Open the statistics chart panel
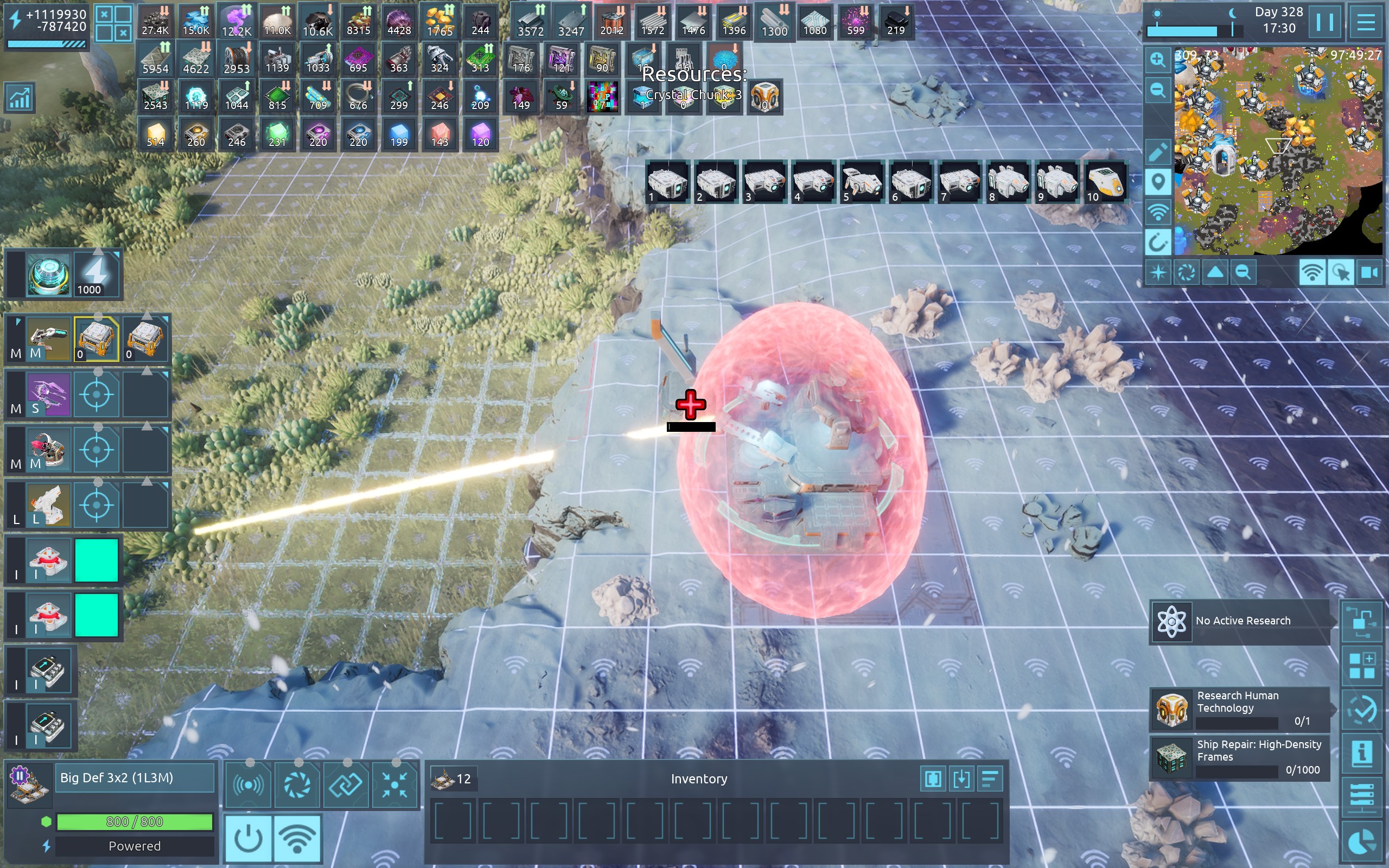The width and height of the screenshot is (1389, 868). 20,98
